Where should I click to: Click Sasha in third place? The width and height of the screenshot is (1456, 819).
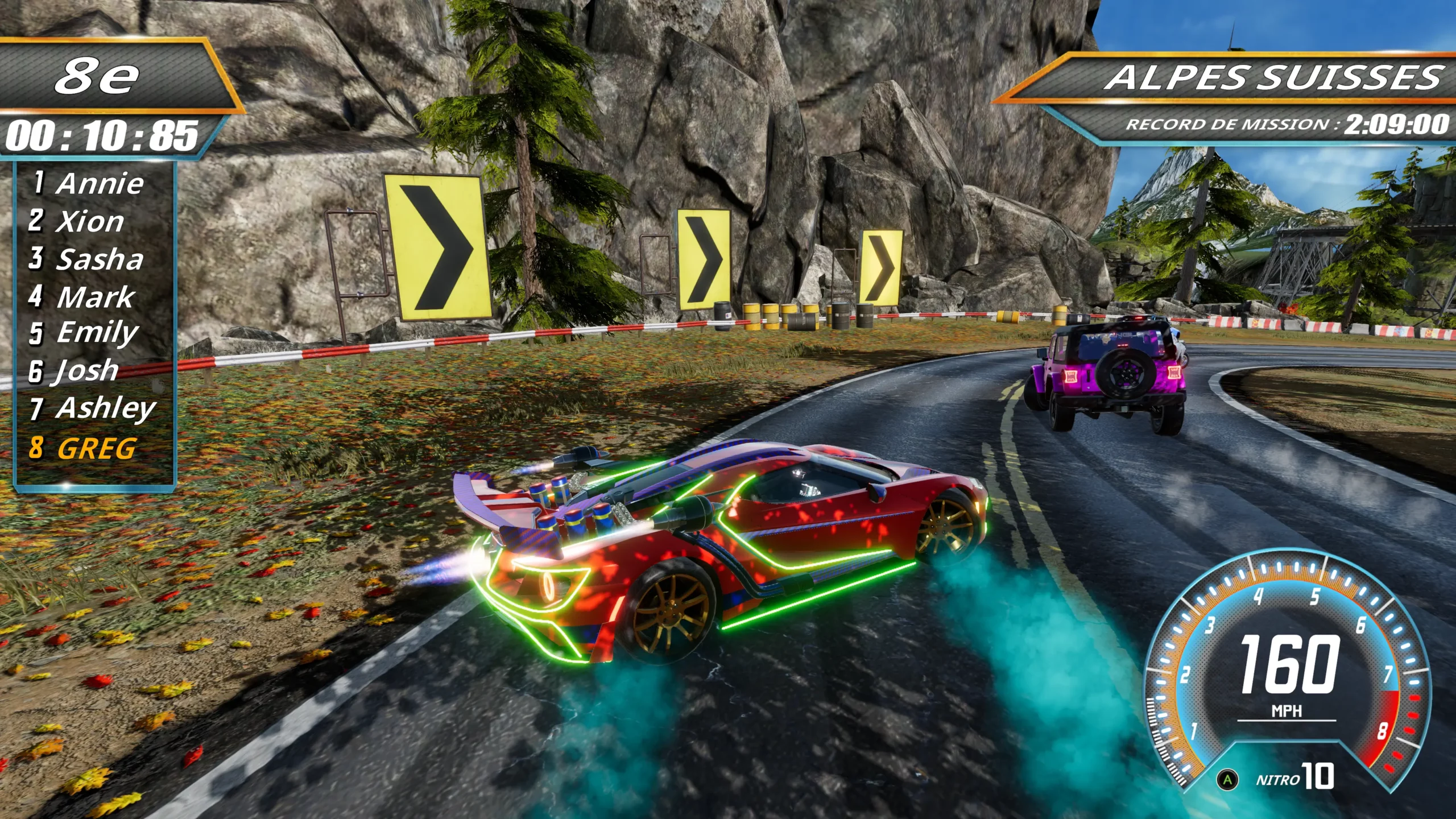tap(87, 259)
